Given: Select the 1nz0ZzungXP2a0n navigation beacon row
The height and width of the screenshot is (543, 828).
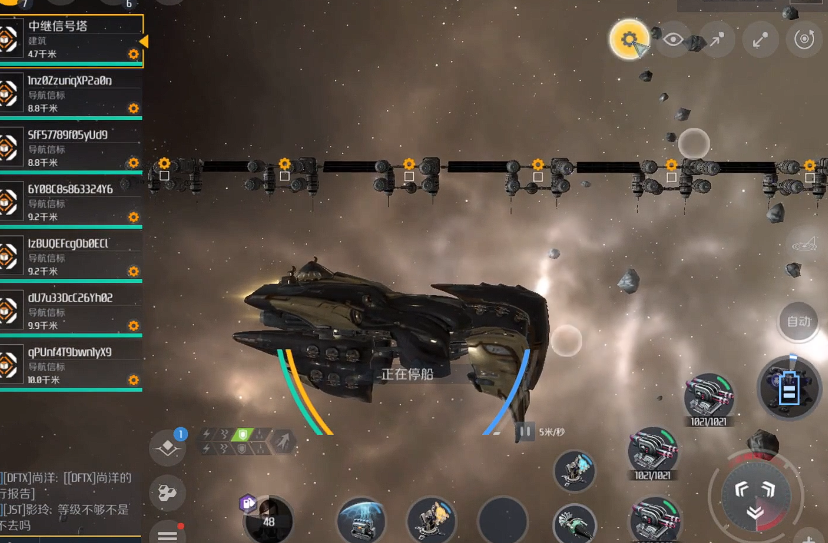Looking at the screenshot, I should [70, 94].
